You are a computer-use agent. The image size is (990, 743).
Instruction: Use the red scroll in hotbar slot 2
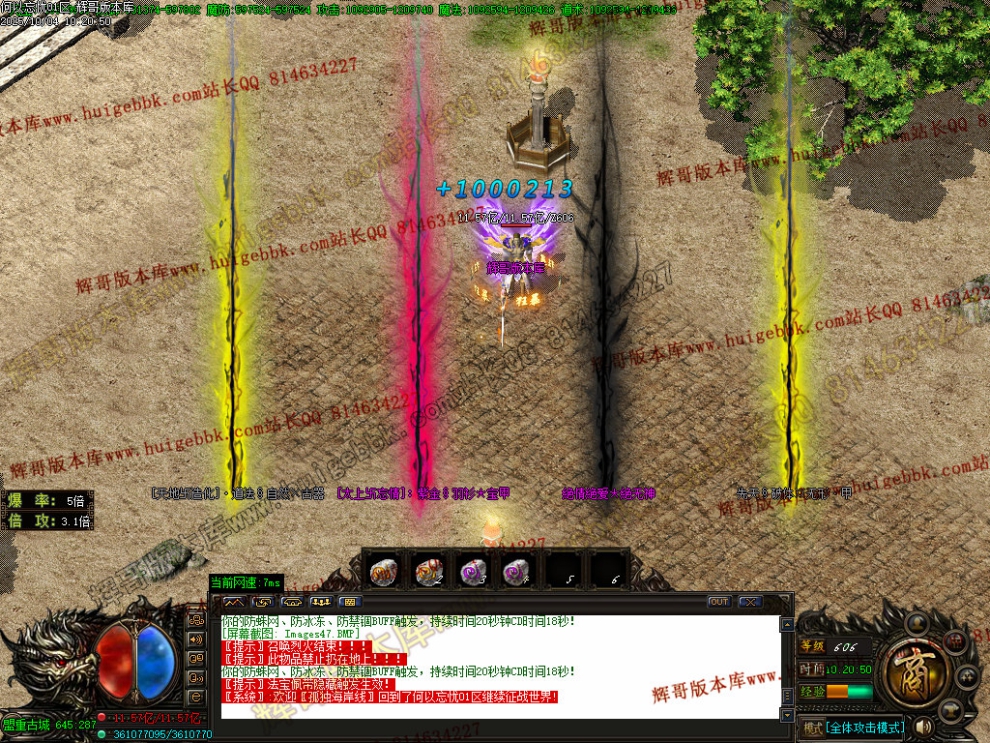428,572
